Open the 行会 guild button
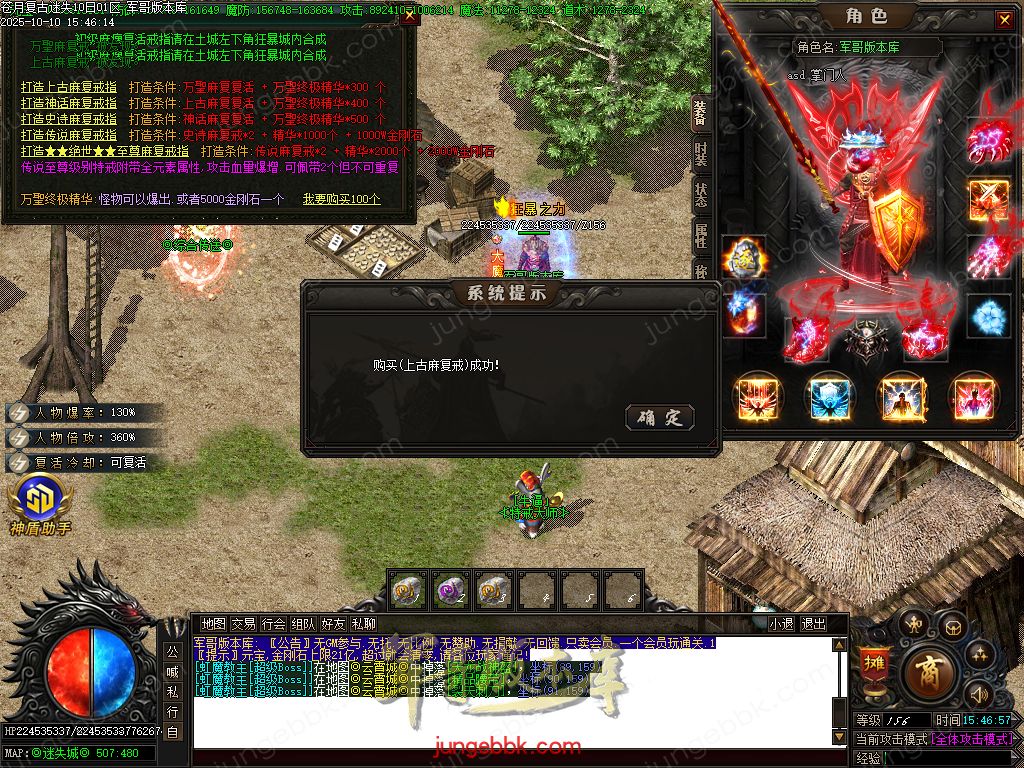1024x768 pixels. [x=274, y=623]
